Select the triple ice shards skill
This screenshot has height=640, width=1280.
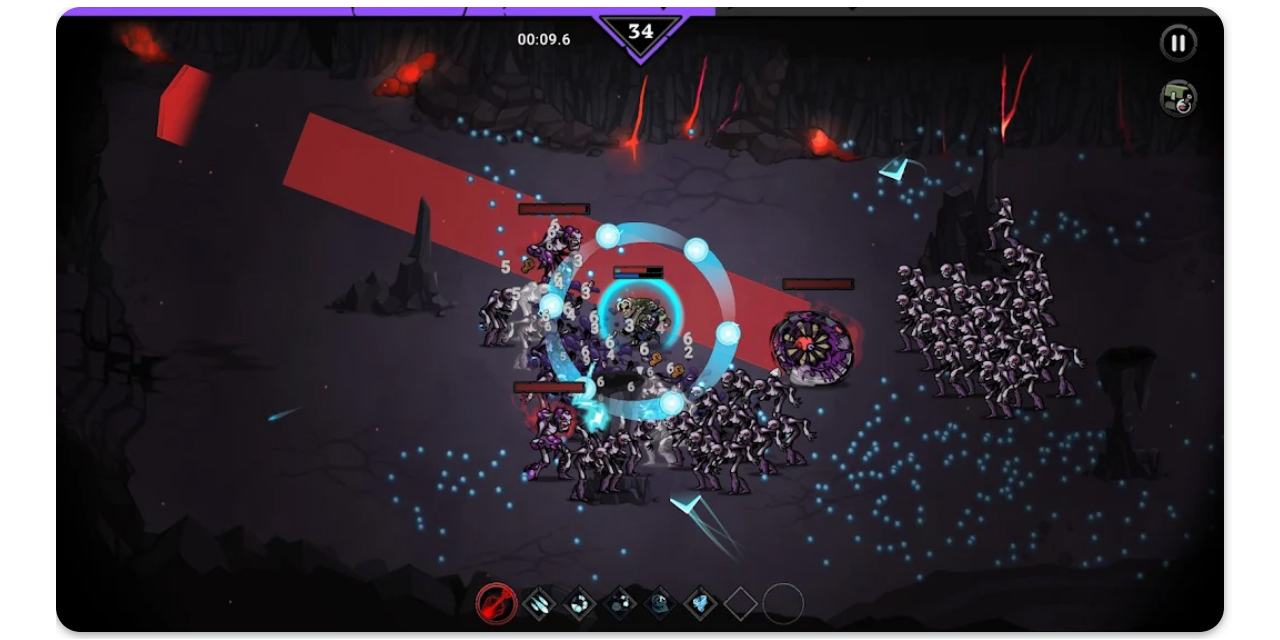[x=539, y=603]
